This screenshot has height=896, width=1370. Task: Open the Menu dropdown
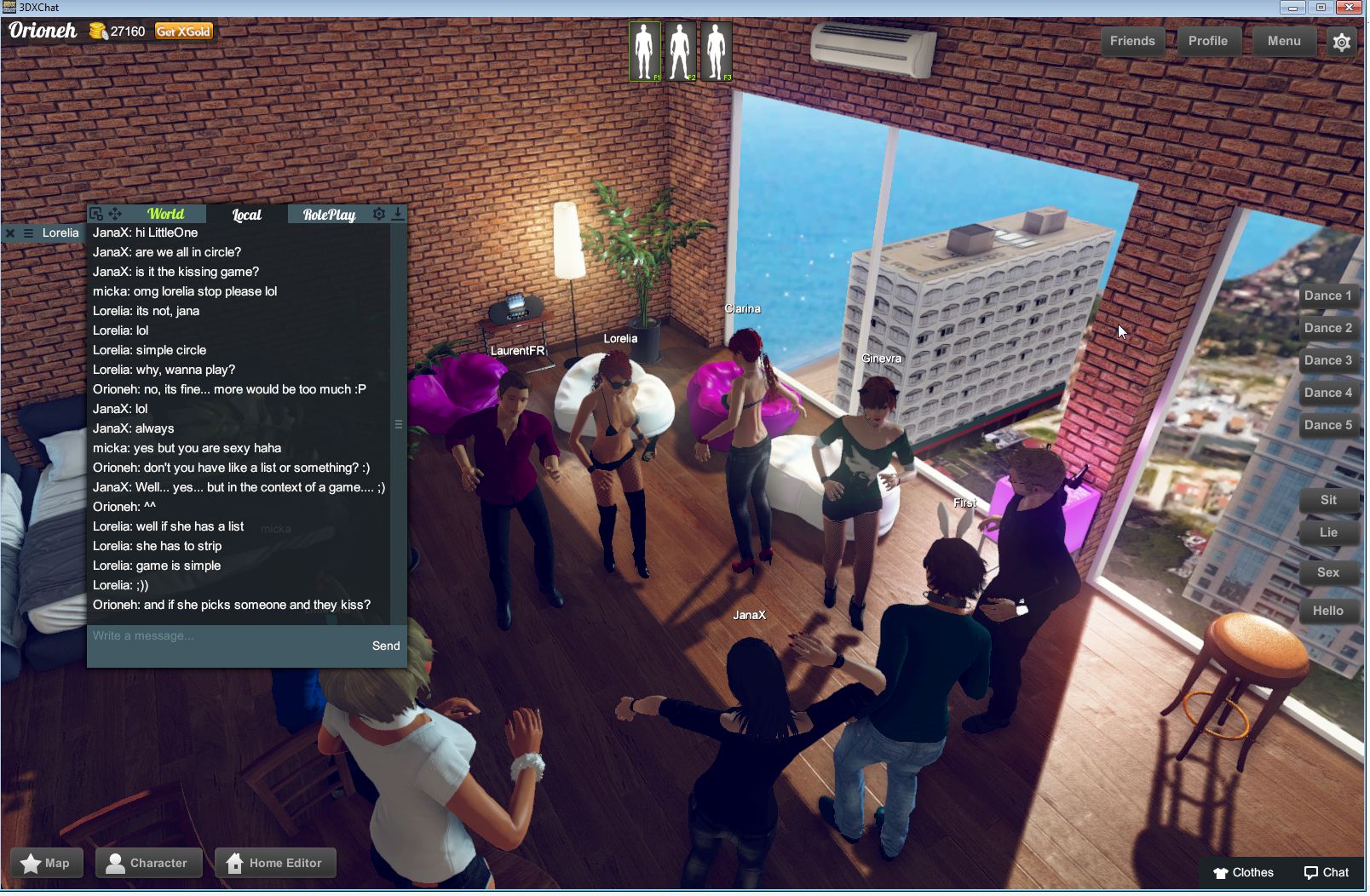point(1283,41)
